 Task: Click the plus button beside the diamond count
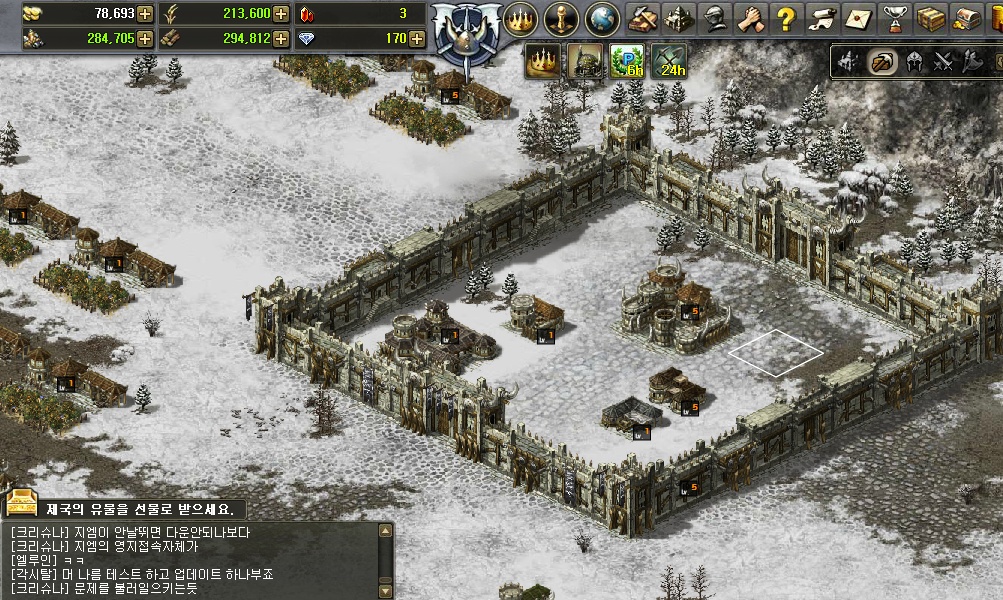(416, 38)
